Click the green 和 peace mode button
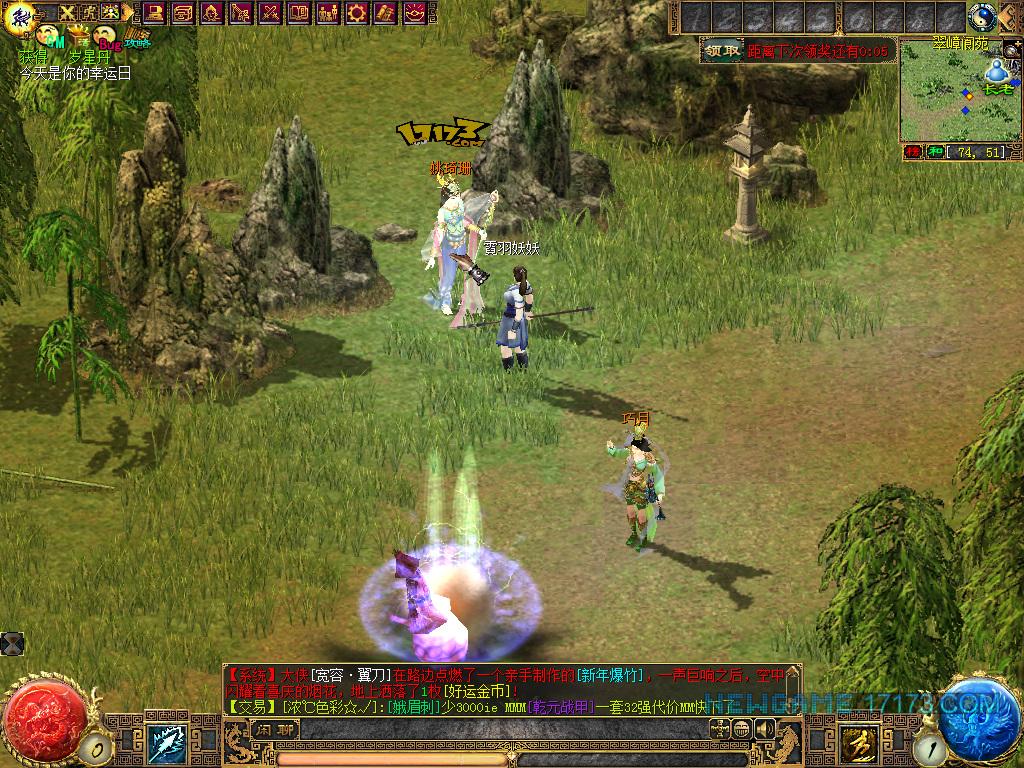1024x768 pixels. (935, 152)
